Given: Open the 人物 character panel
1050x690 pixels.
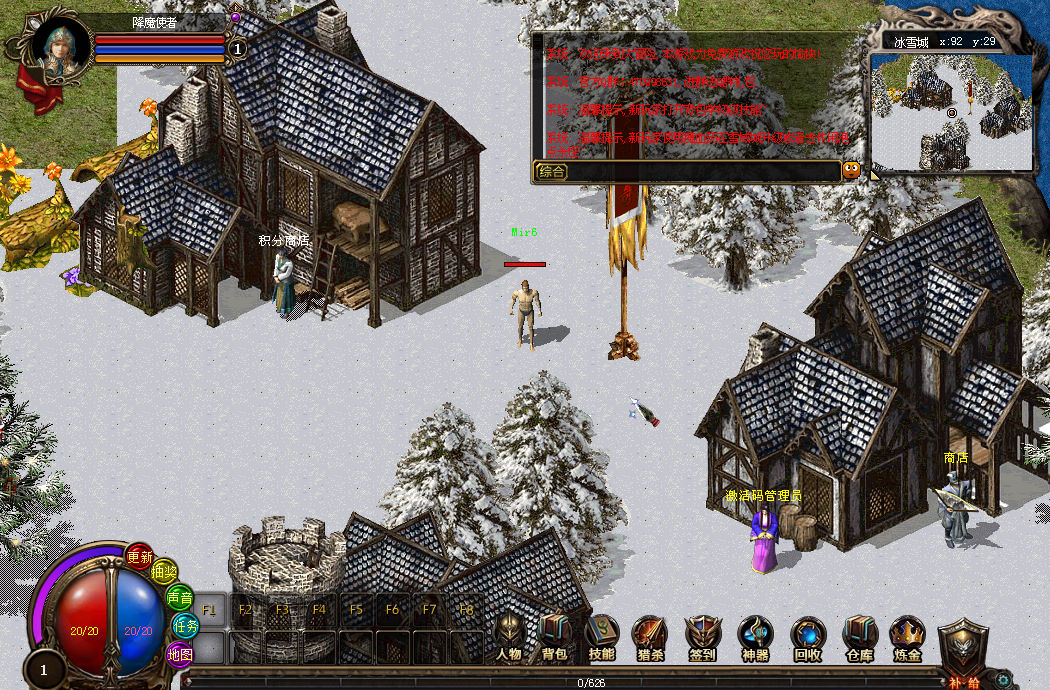Looking at the screenshot, I should click(509, 634).
